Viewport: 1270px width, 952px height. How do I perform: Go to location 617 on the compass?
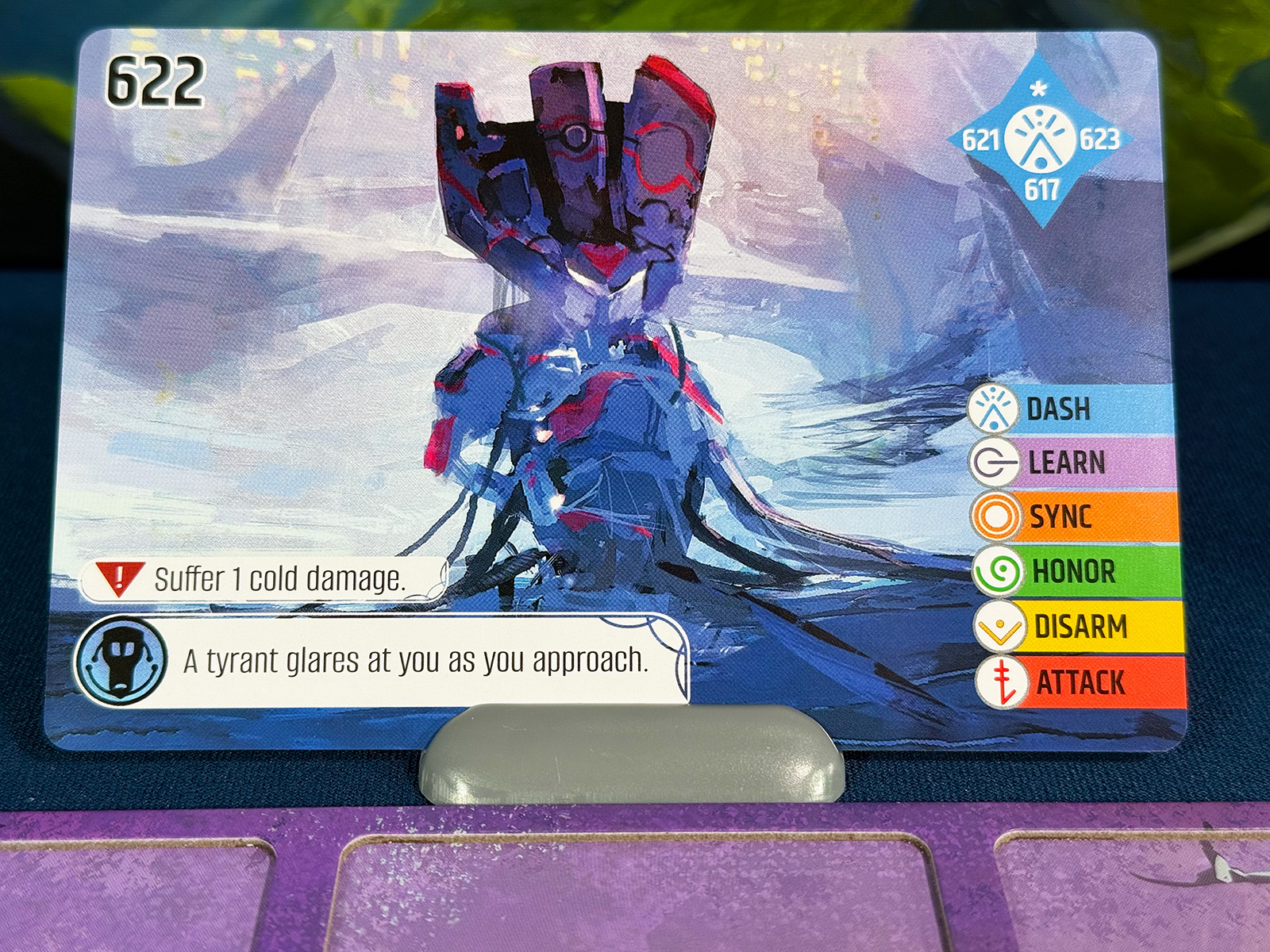point(1041,190)
